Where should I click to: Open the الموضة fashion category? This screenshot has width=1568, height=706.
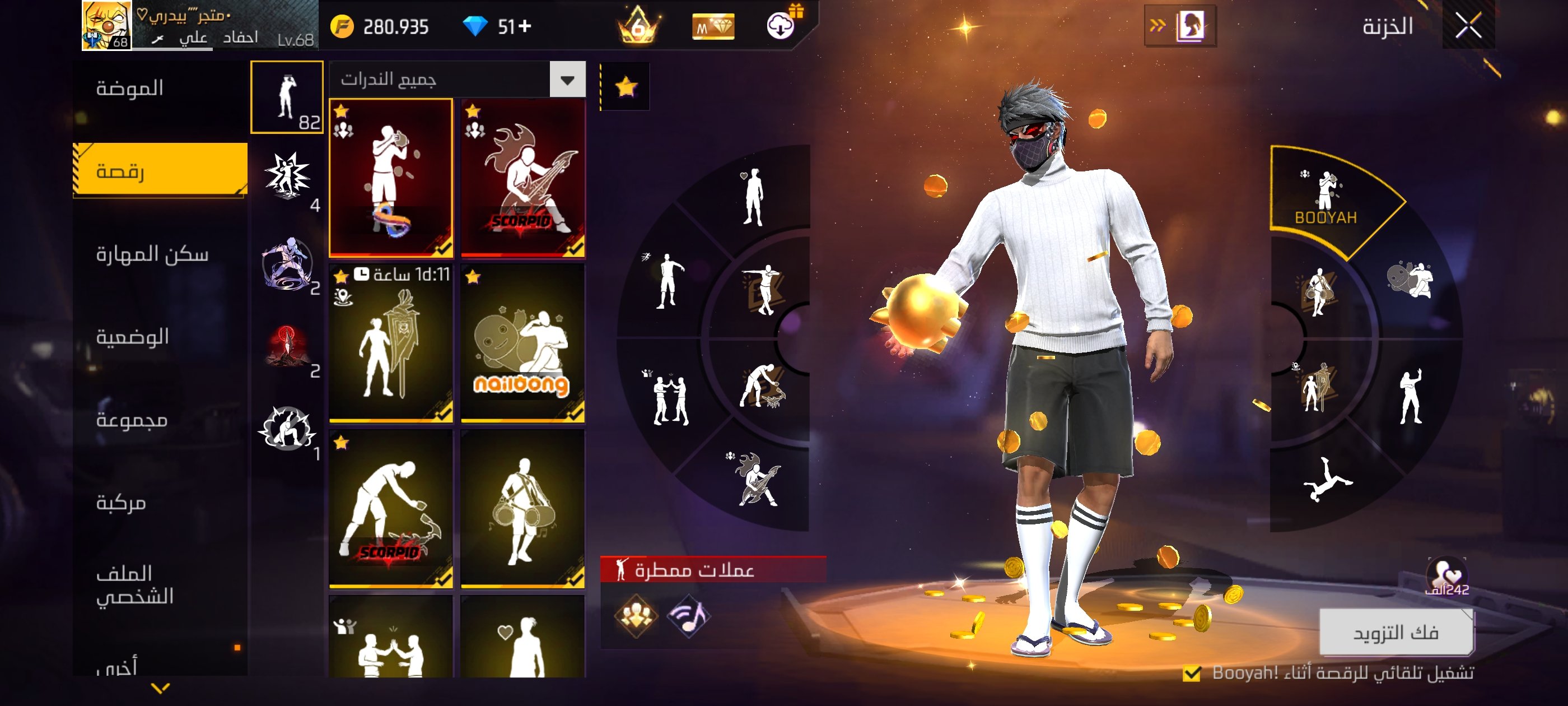(x=130, y=89)
